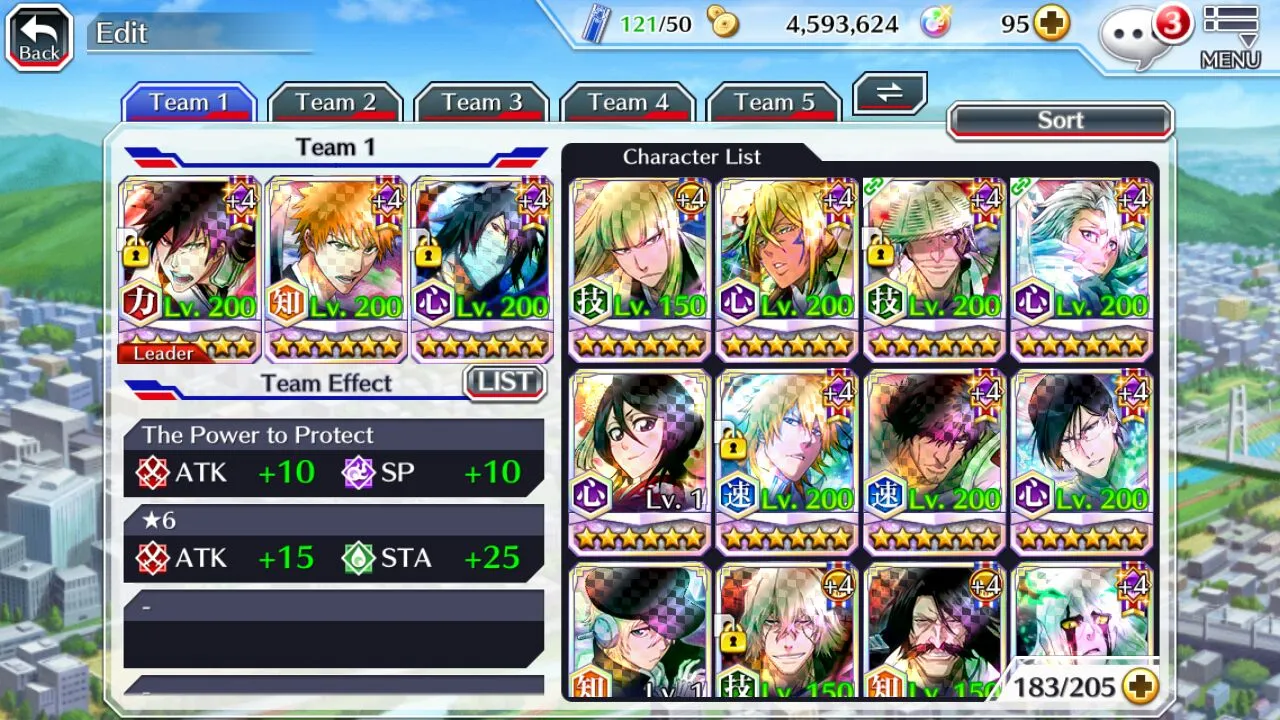This screenshot has height=720, width=1280.
Task: Switch to the Team 2 tab
Action: (x=335, y=103)
